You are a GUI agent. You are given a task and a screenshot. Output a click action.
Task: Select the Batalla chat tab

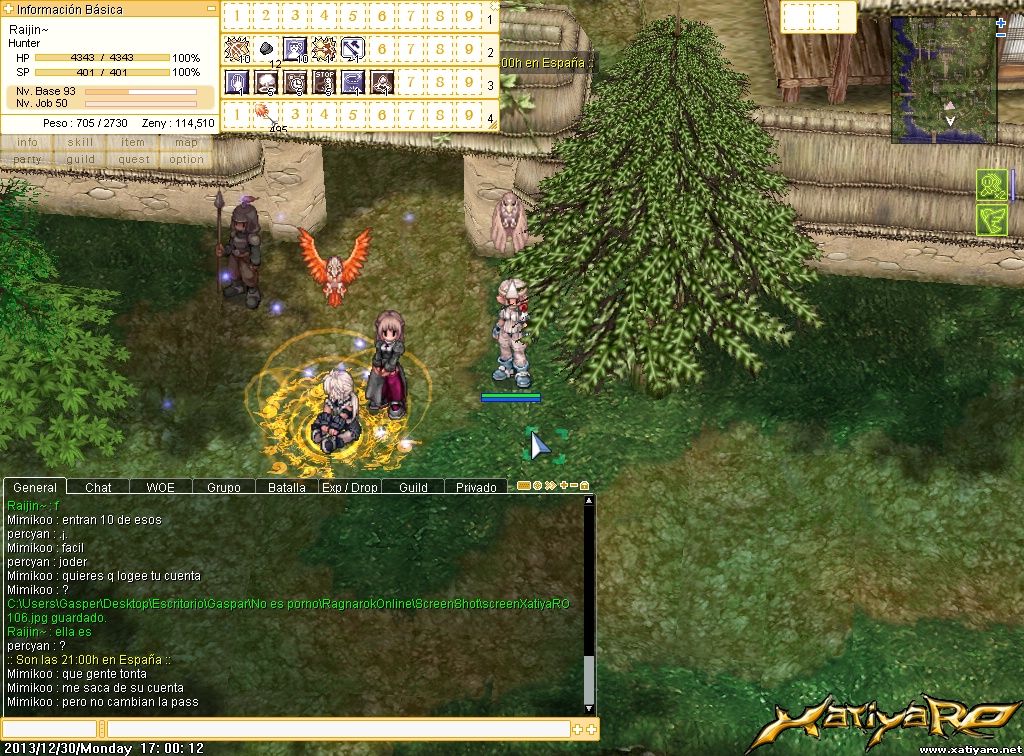click(x=287, y=487)
